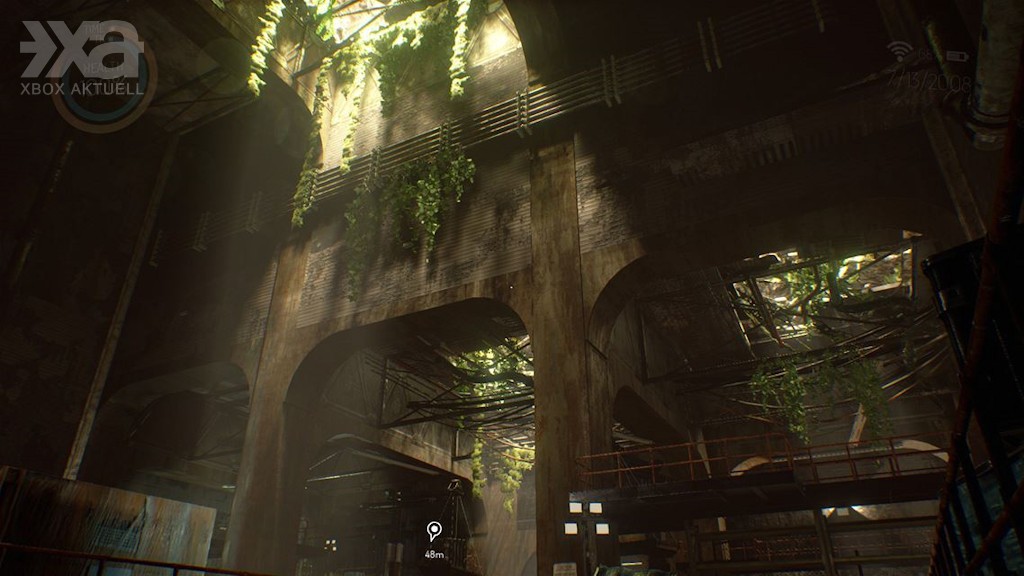Open the Xbox Aktuell watermark logo

click(83, 60)
